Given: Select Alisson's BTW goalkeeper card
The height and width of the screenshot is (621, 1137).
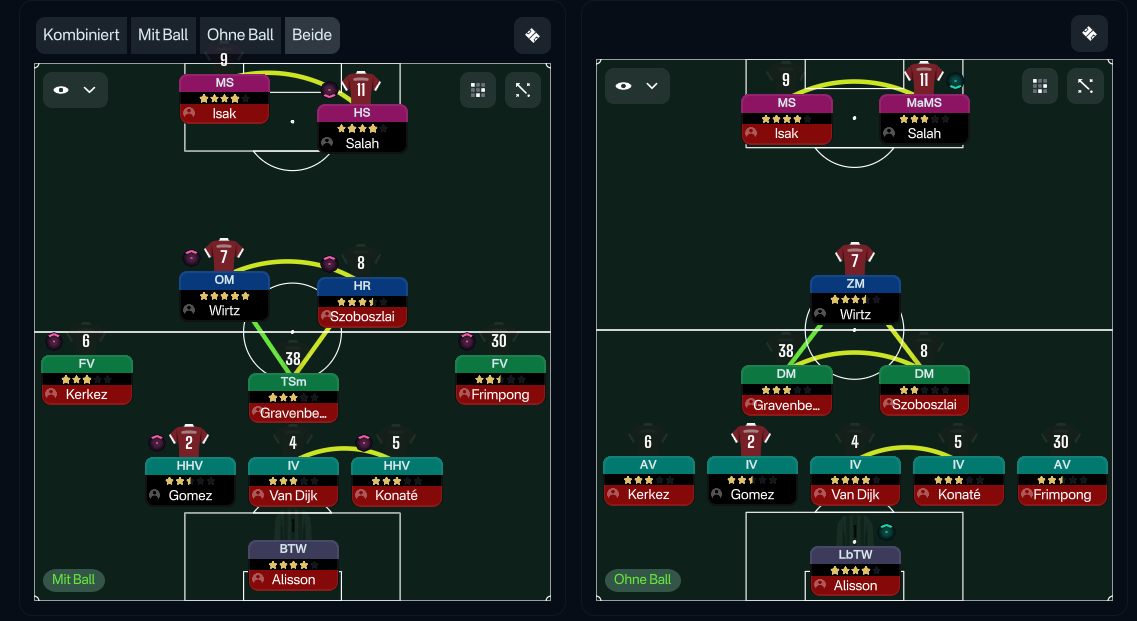Looking at the screenshot, I should pyautogui.click(x=293, y=564).
